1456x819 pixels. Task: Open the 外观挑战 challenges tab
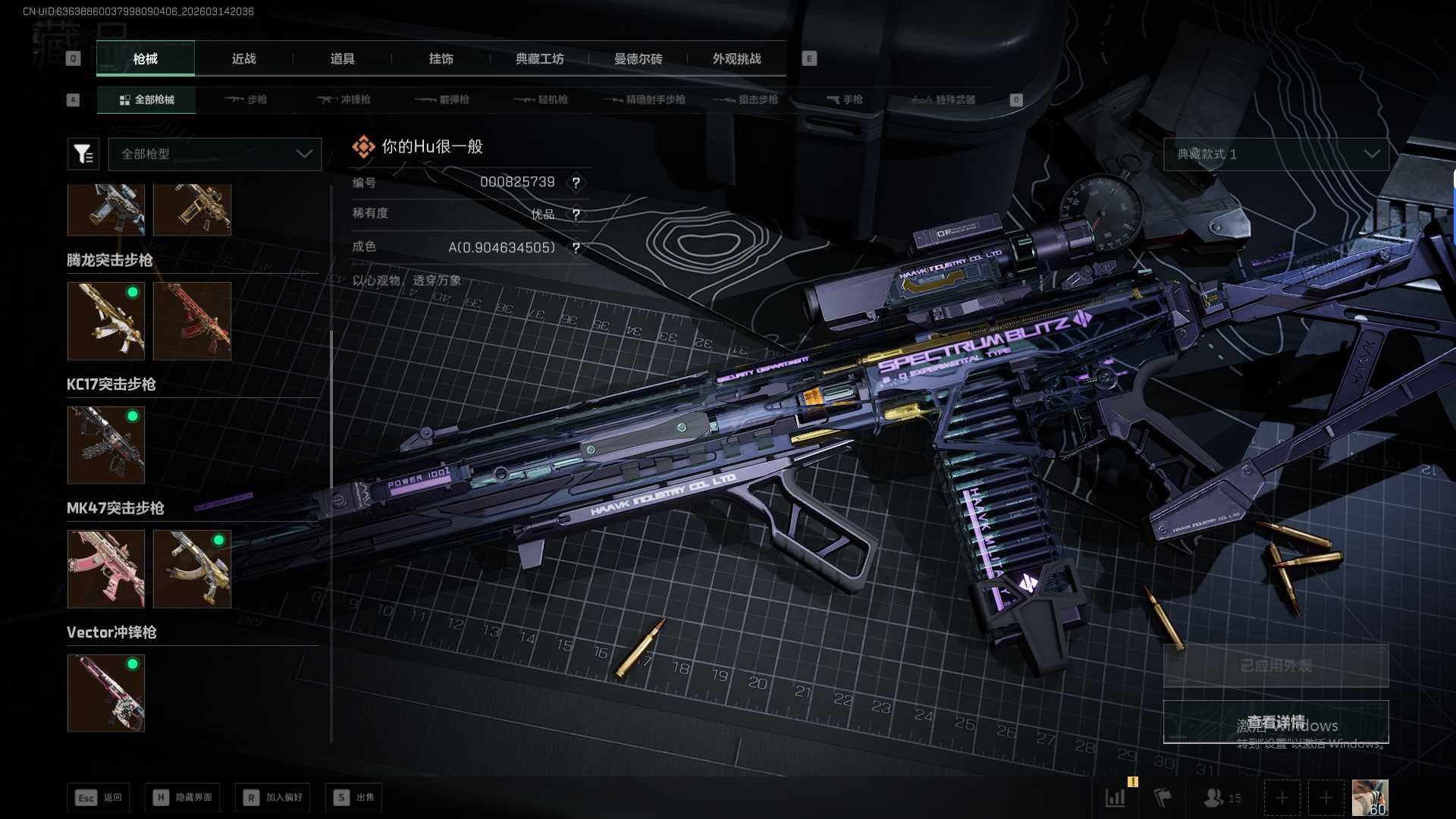[x=736, y=58]
